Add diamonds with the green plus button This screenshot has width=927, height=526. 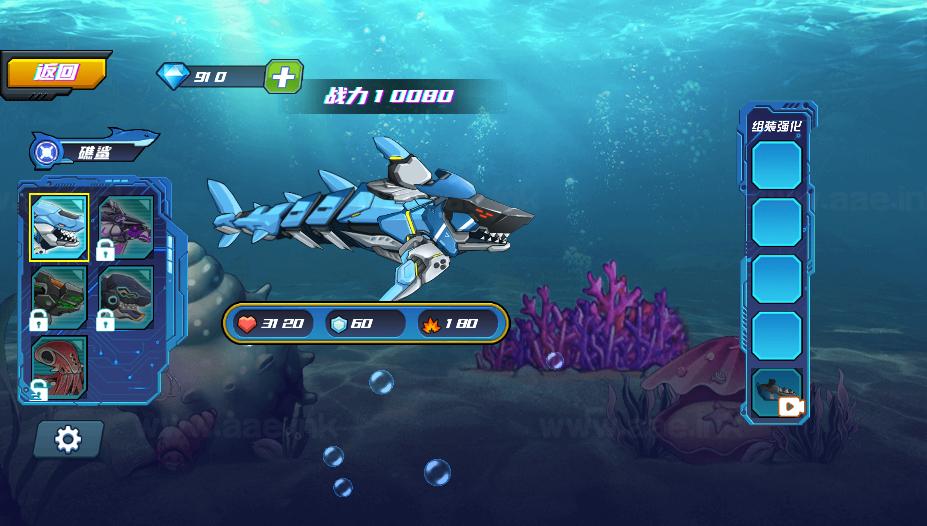click(x=283, y=77)
